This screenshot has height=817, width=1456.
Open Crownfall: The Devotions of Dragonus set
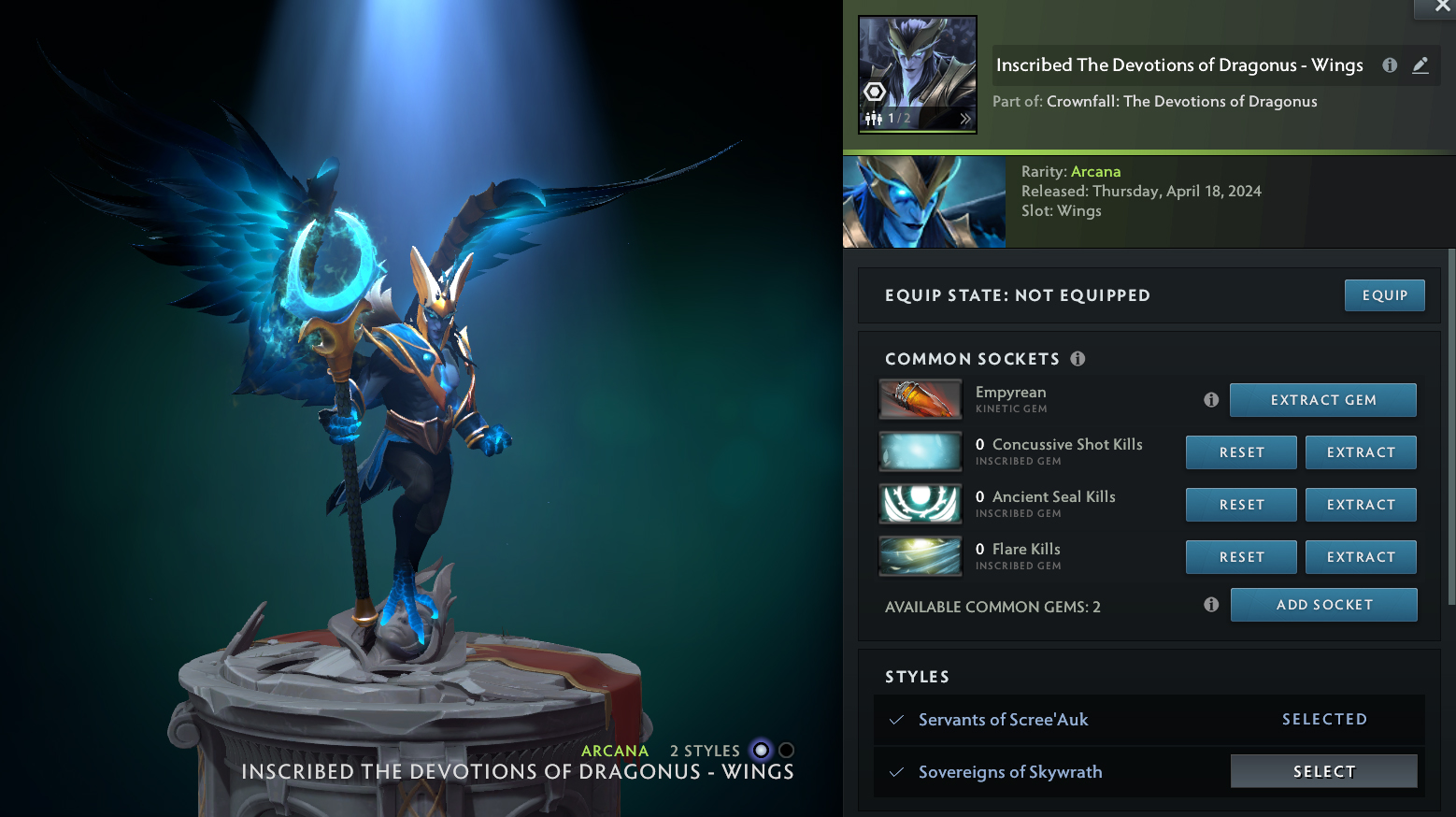[x=1181, y=102]
